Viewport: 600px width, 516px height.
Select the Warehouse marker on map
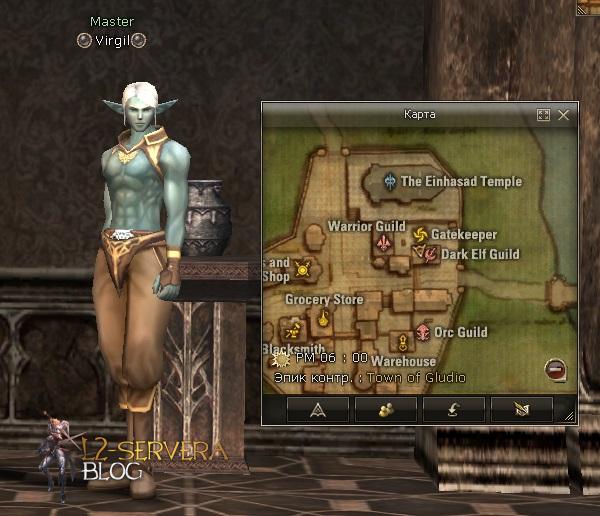401,342
